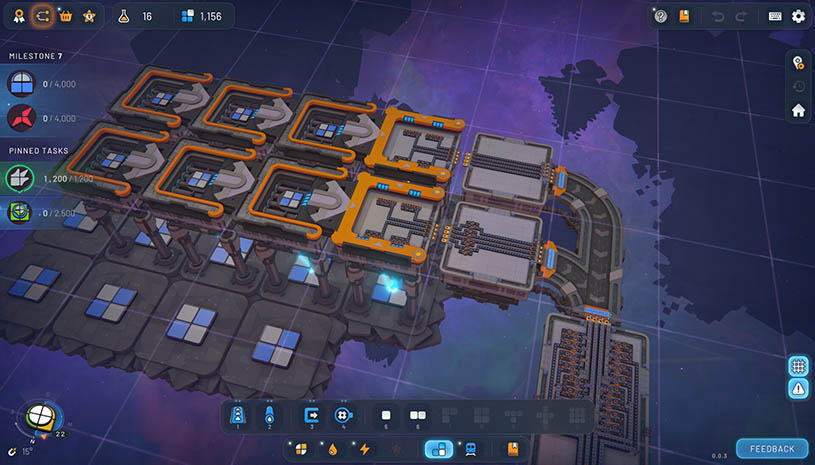The width and height of the screenshot is (815, 465).
Task: Open the shopping basket upgrades shop
Action: point(67,16)
